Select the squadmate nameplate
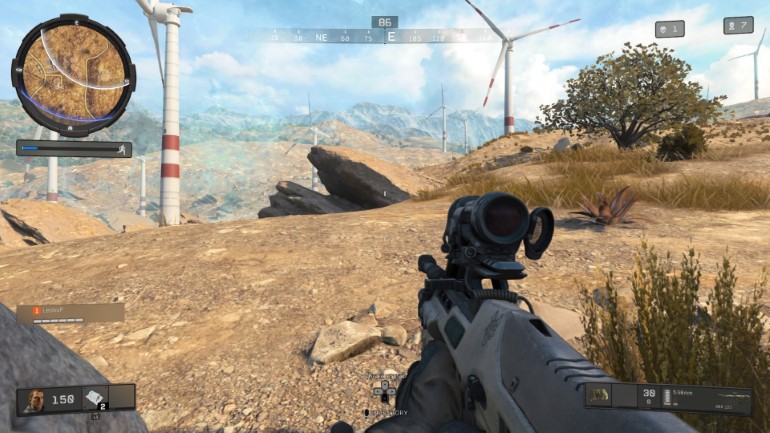This screenshot has width=770, height=433. pyautogui.click(x=70, y=313)
